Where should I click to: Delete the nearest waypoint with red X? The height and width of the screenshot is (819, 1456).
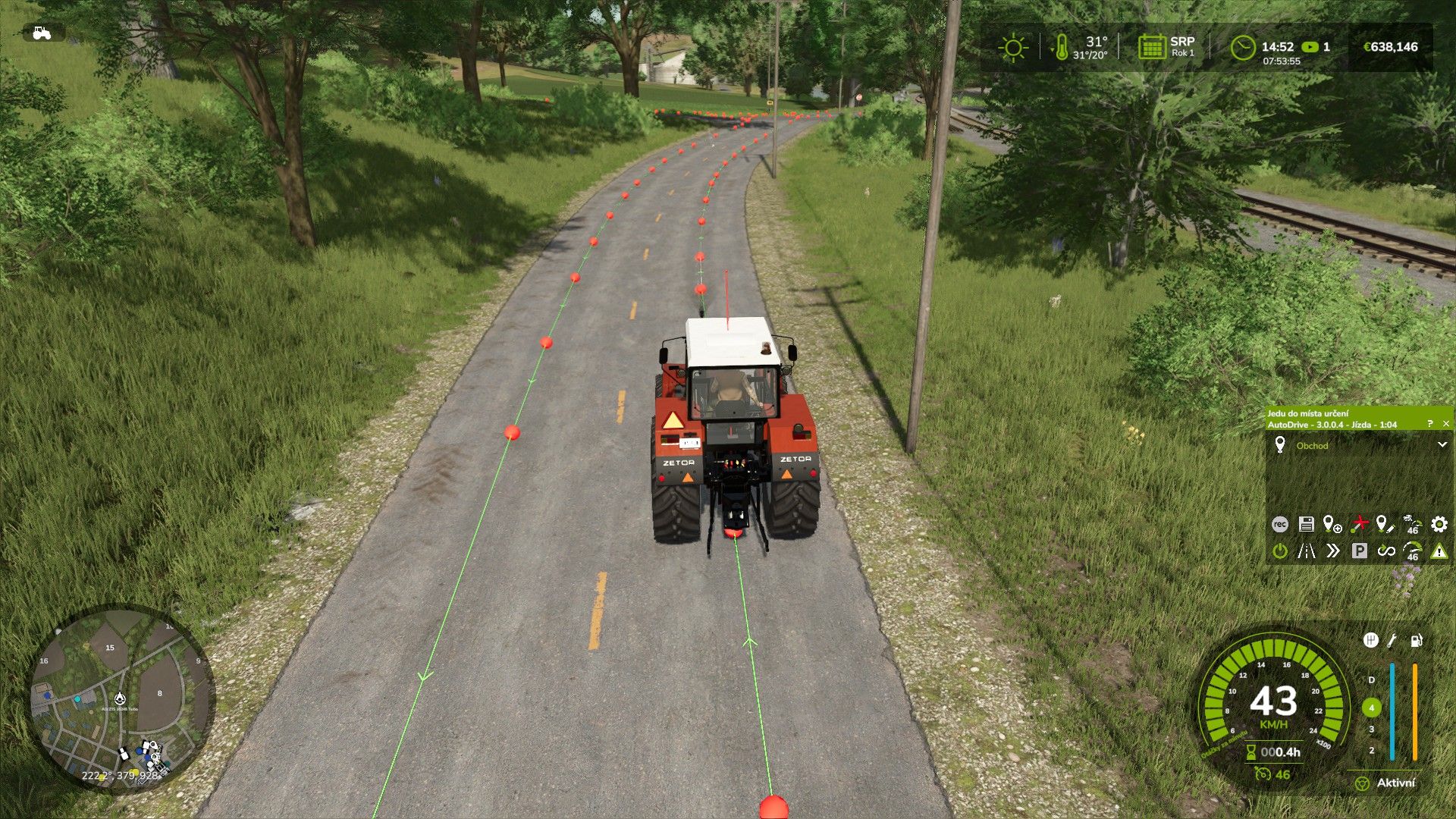1361,522
